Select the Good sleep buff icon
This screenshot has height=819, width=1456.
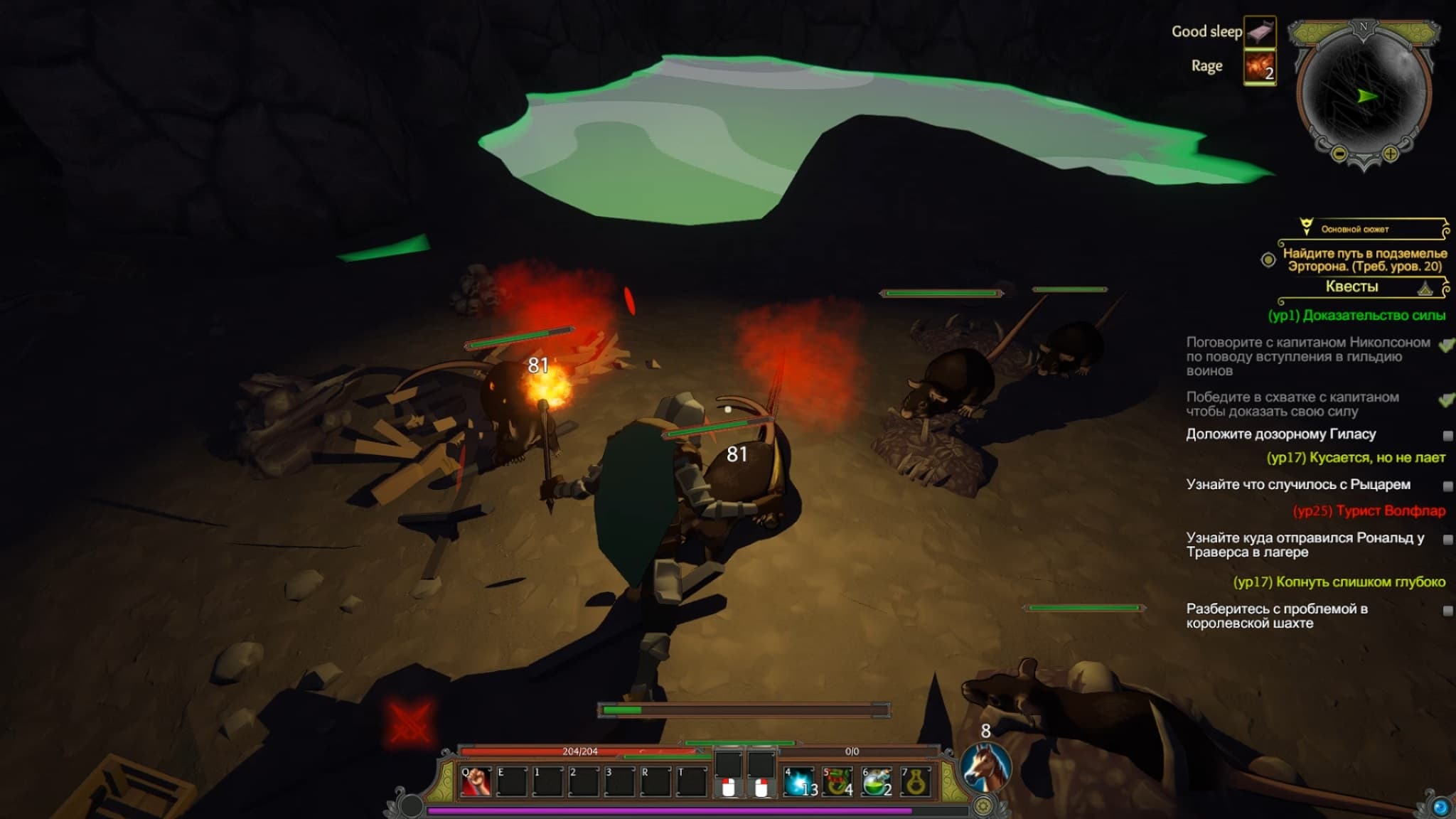(1260, 32)
